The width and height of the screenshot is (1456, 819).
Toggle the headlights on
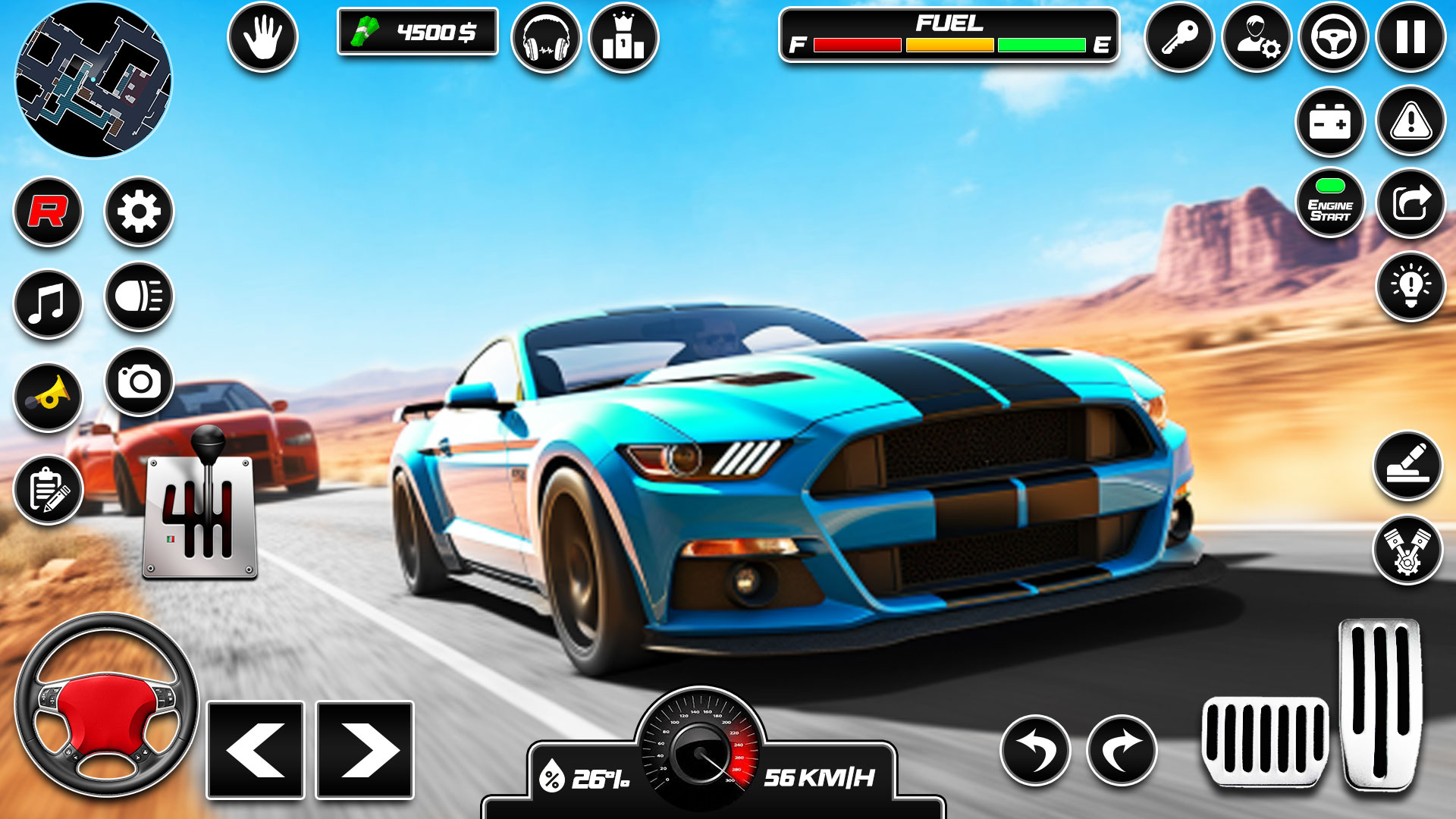(x=139, y=299)
